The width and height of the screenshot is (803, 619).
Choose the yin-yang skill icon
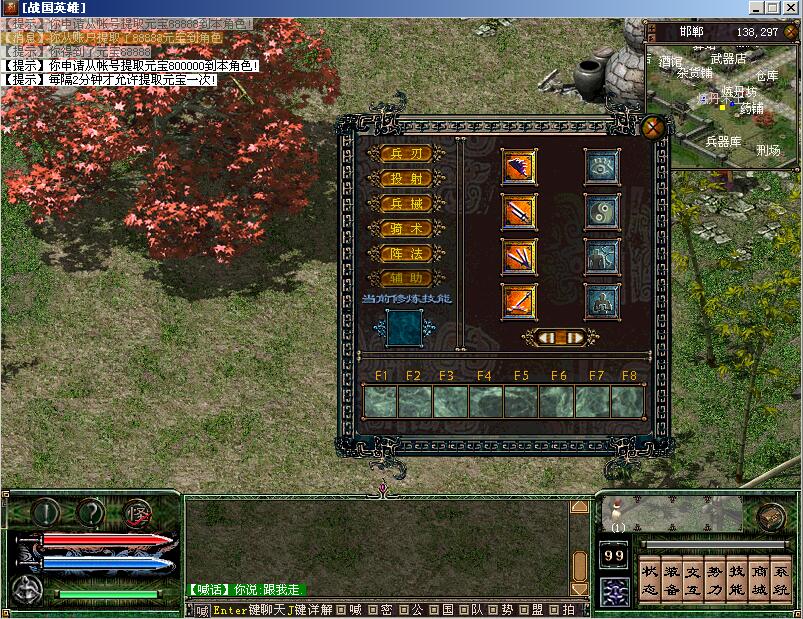click(601, 211)
